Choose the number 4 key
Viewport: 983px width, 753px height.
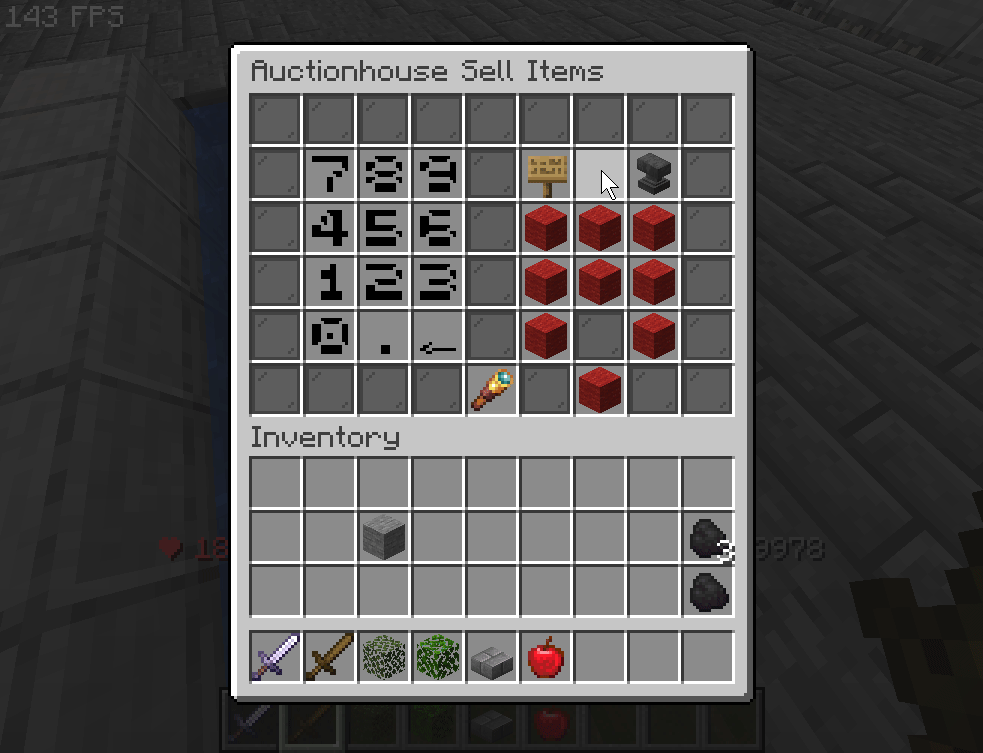tap(330, 229)
